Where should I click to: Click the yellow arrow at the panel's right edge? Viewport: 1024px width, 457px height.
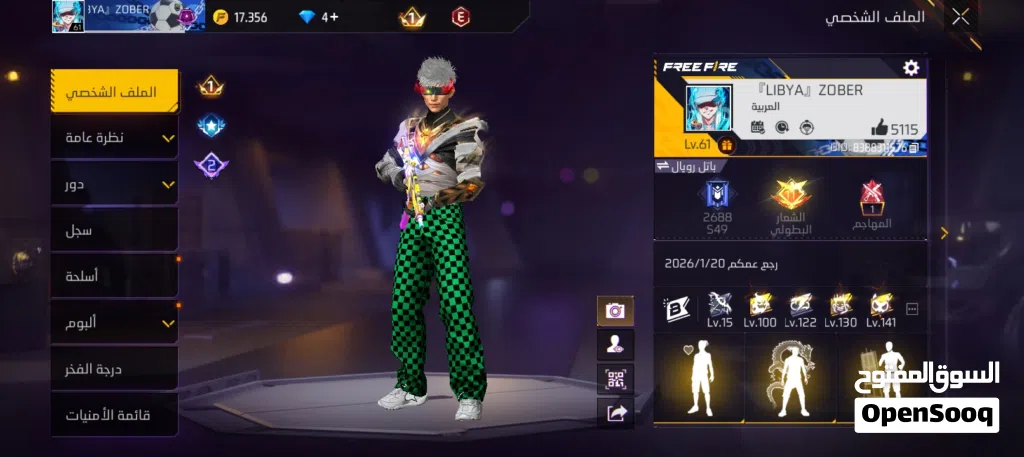pos(944,233)
